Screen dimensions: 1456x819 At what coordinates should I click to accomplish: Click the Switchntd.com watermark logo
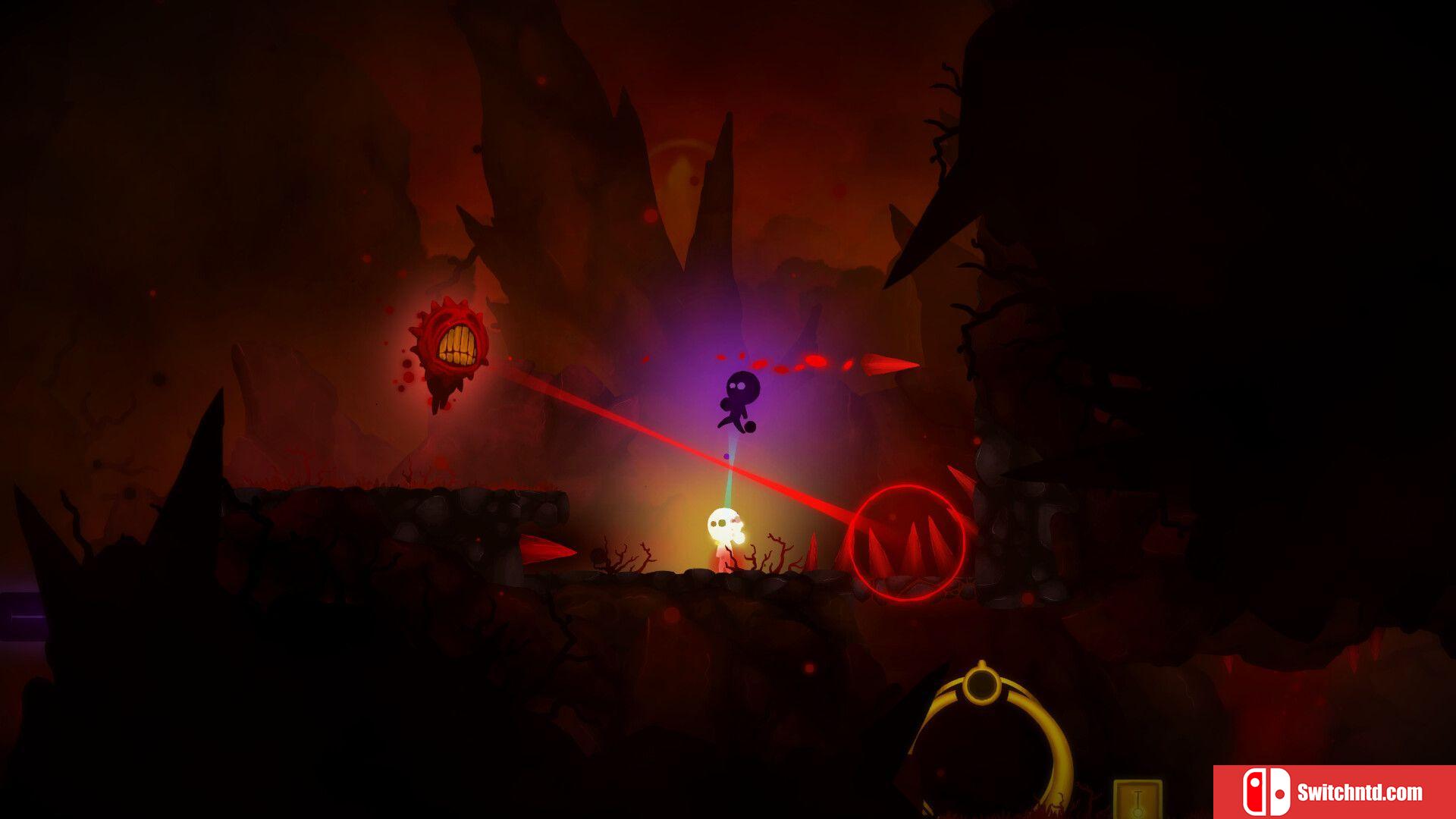point(1333,792)
